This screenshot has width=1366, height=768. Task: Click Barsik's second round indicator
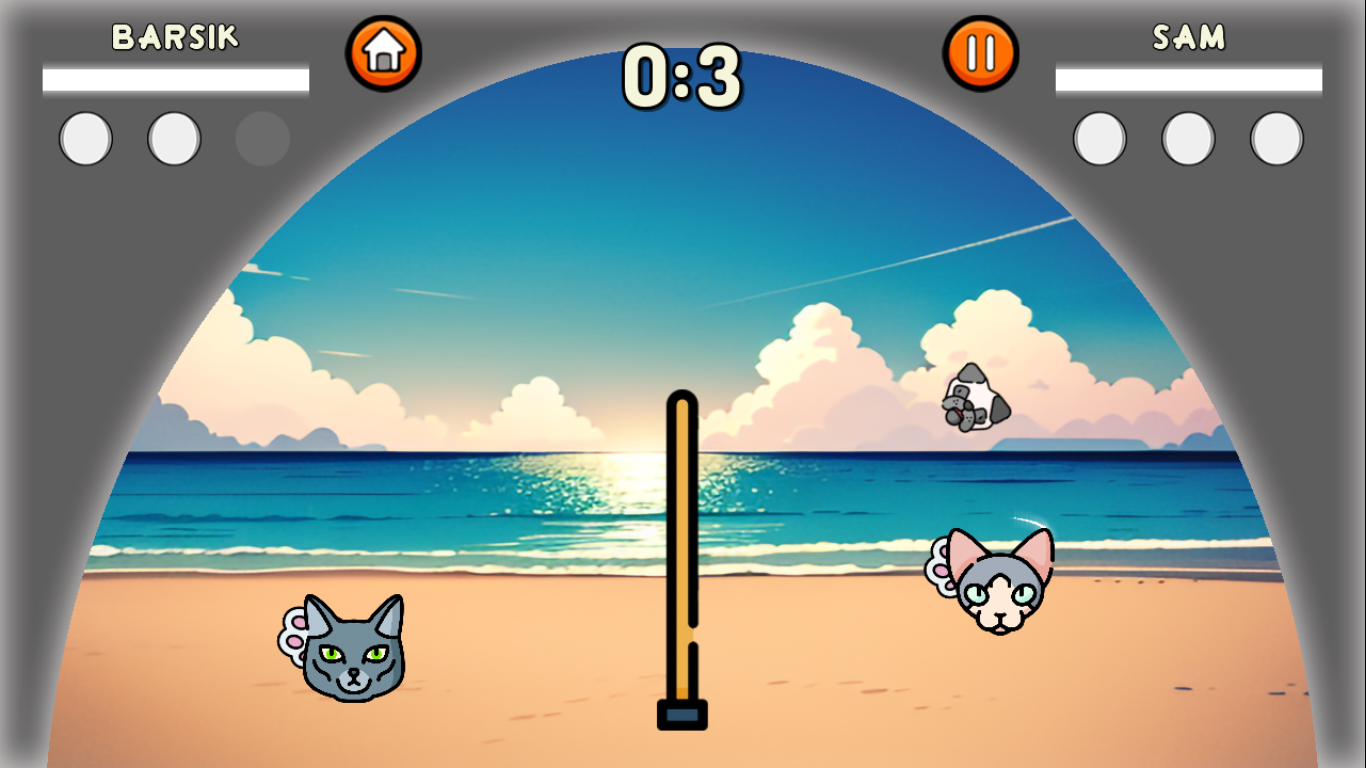pos(172,137)
